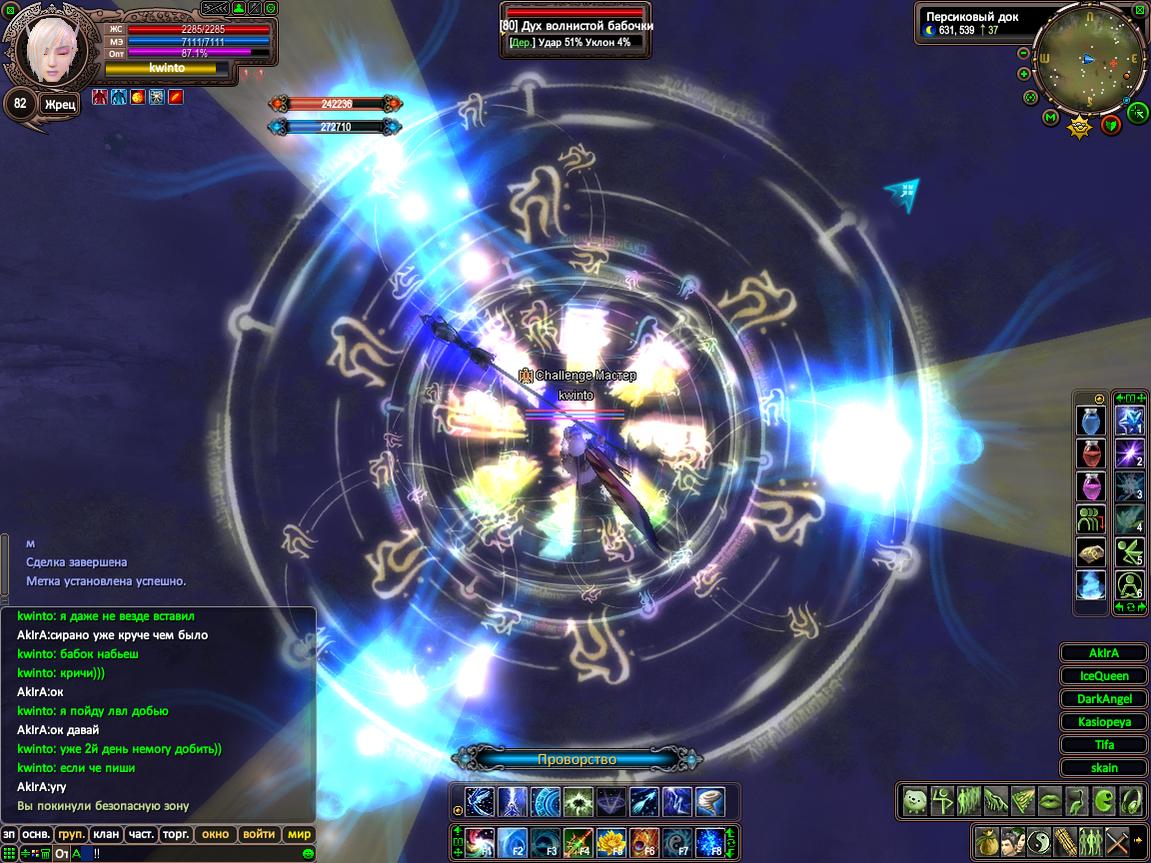Select party member AkIrA
This screenshot has width=1151, height=863.
point(1104,653)
